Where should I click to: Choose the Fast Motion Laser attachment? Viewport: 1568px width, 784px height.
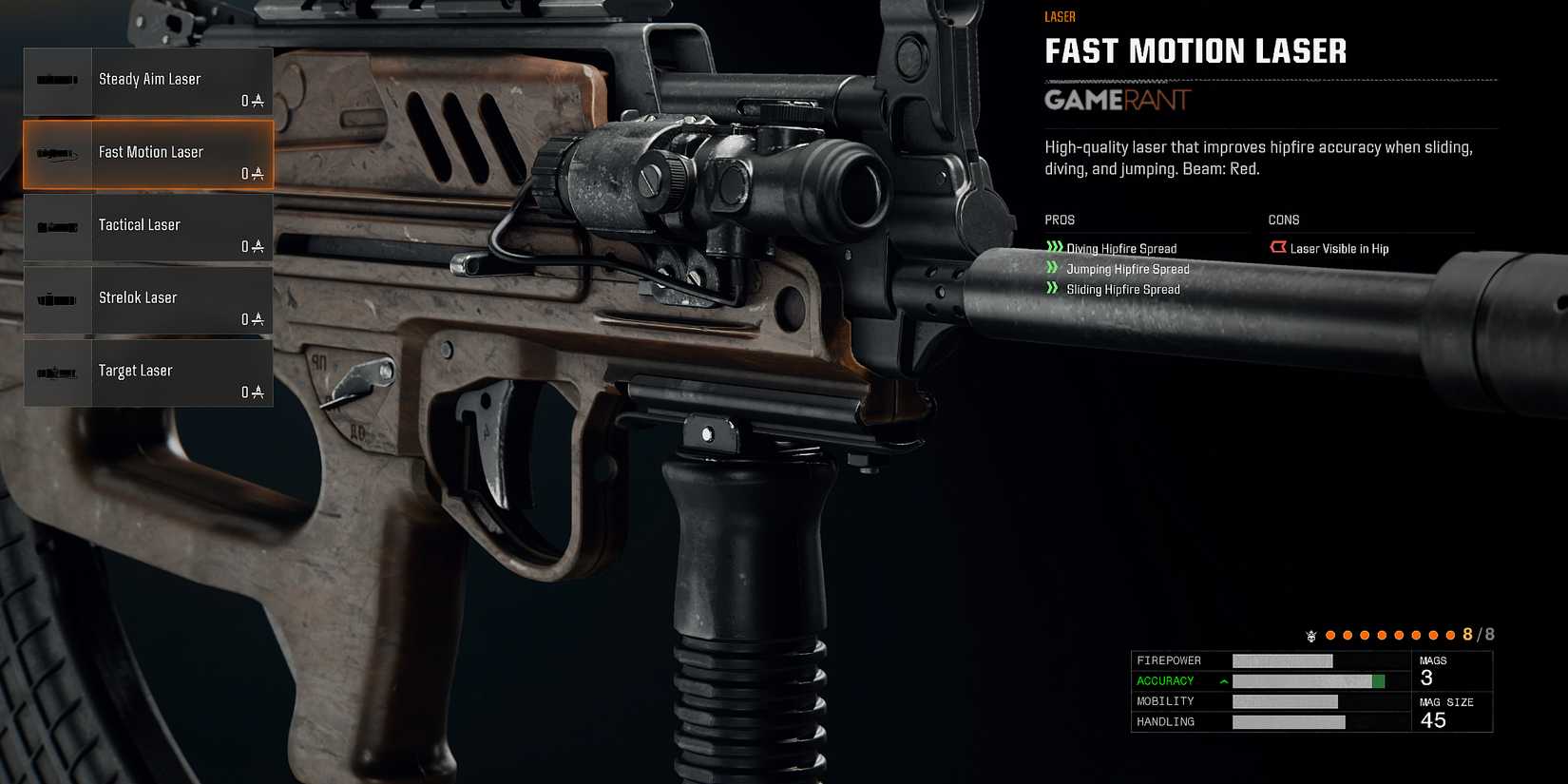click(x=148, y=154)
